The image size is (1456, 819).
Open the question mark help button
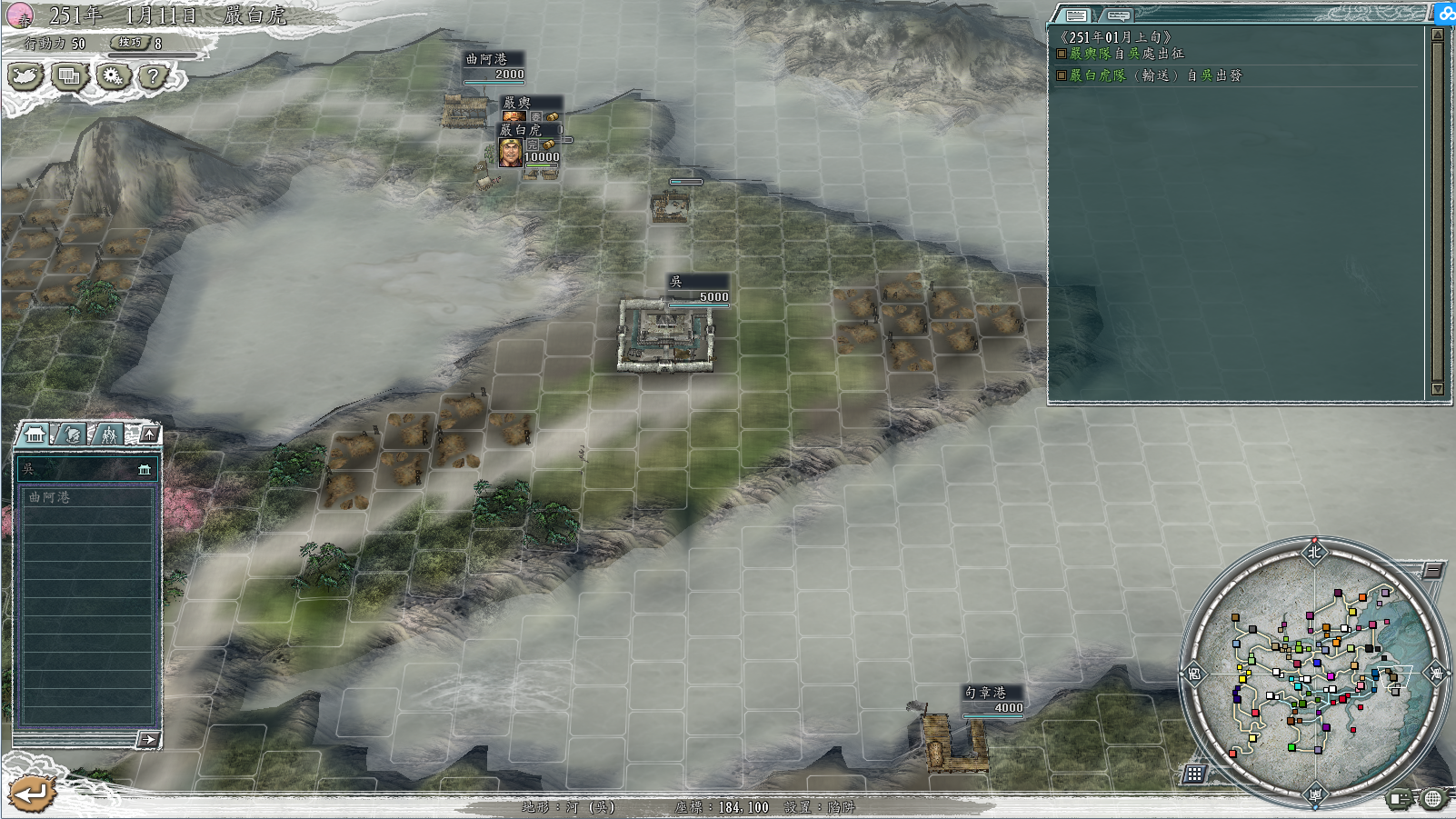[x=153, y=76]
